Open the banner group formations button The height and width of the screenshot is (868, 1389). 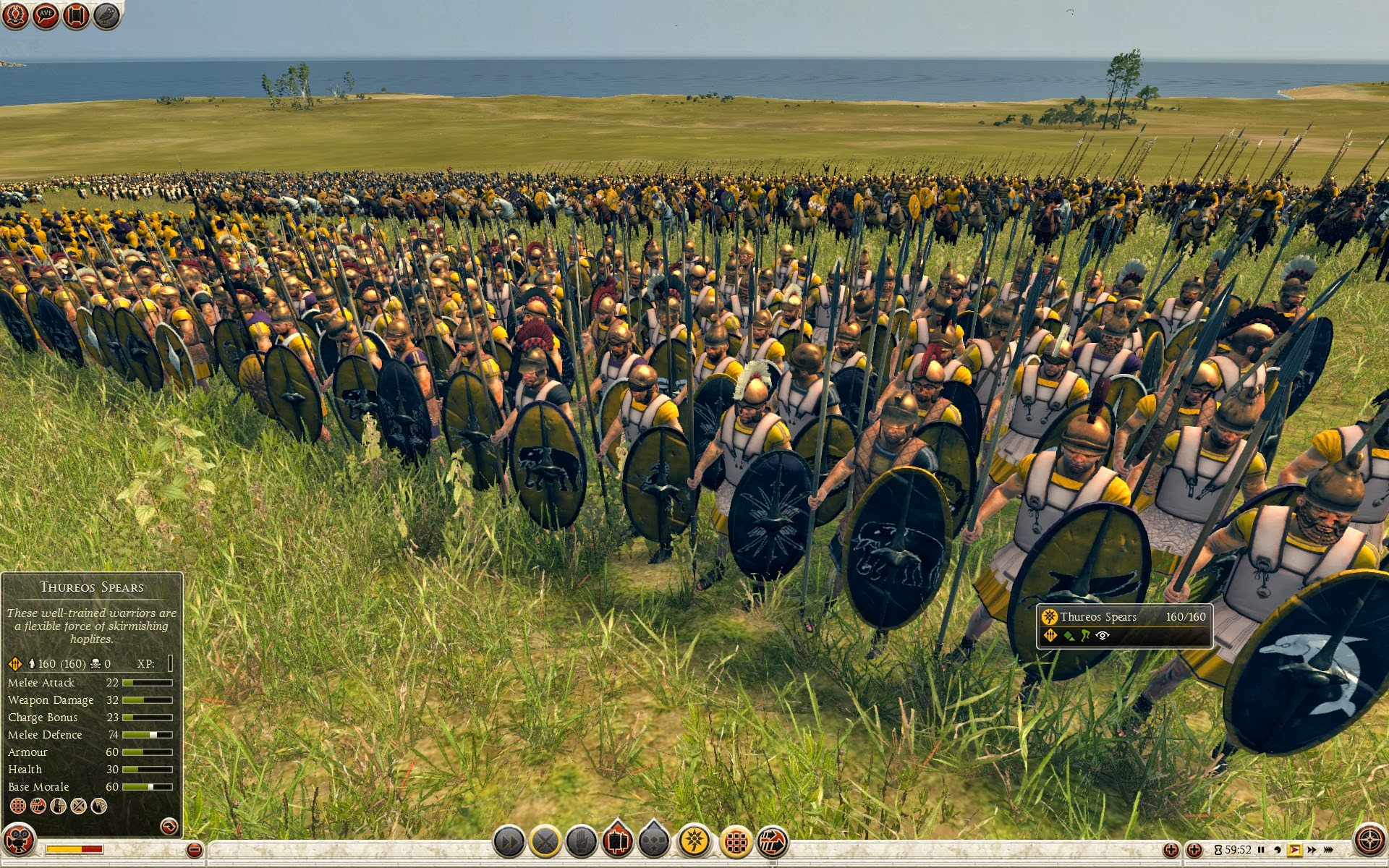click(618, 842)
